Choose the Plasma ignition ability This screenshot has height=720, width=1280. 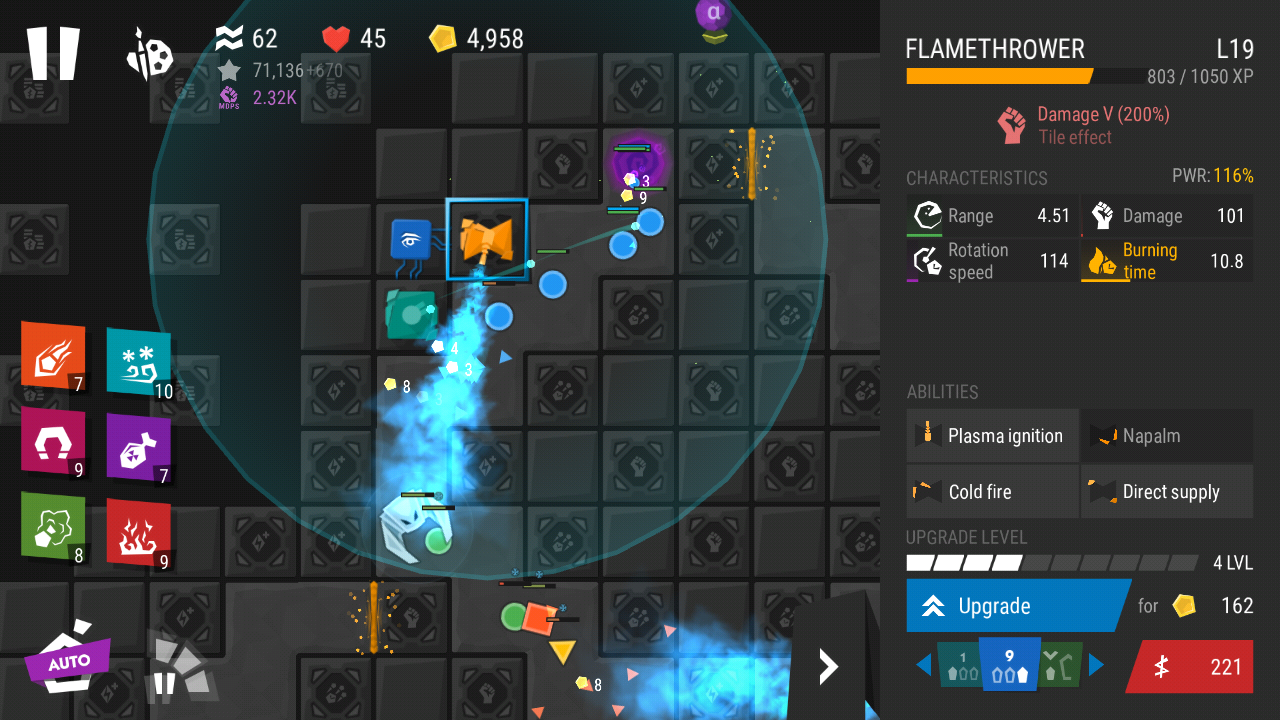pos(992,436)
